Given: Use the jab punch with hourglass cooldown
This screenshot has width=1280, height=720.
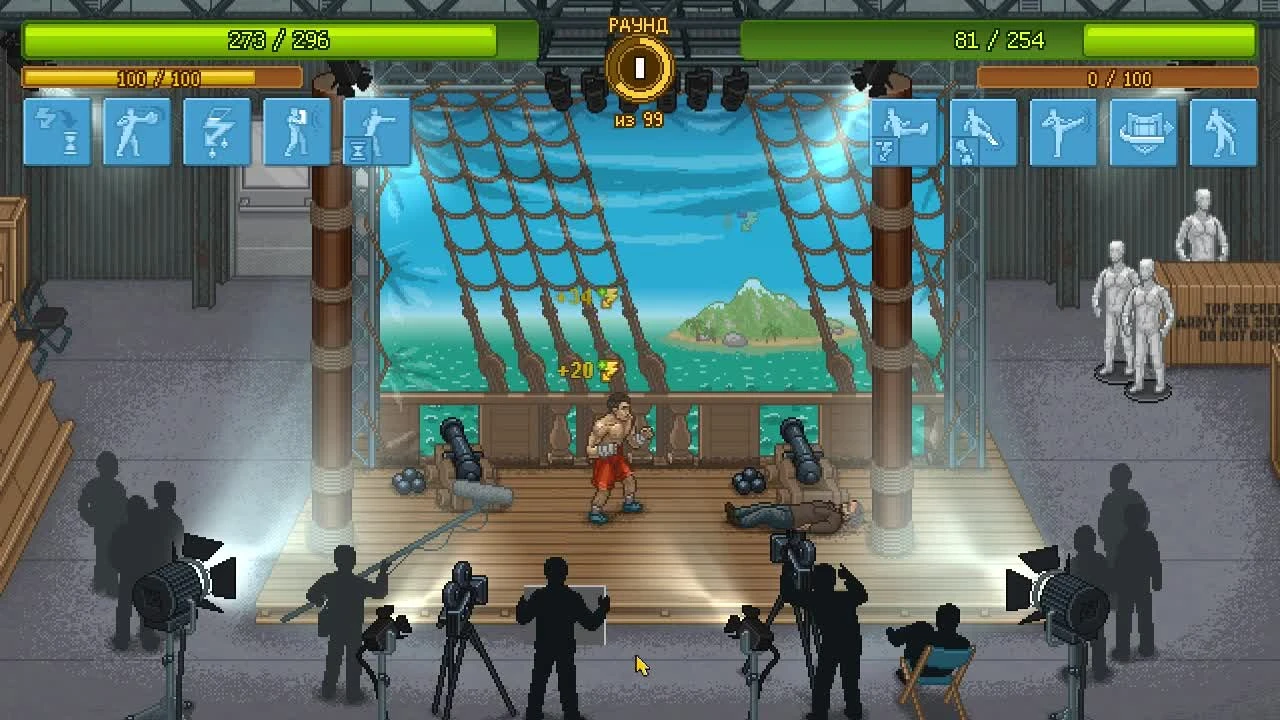Looking at the screenshot, I should point(377,132).
